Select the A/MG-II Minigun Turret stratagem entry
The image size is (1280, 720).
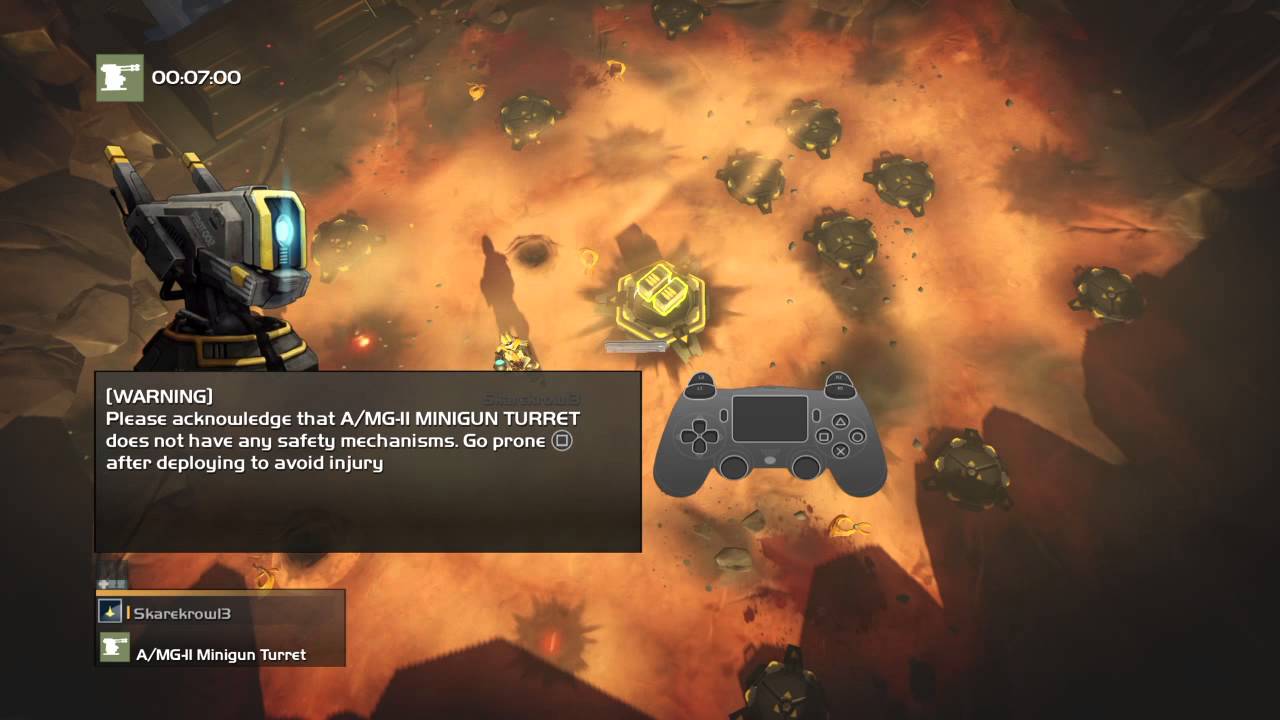point(220,653)
